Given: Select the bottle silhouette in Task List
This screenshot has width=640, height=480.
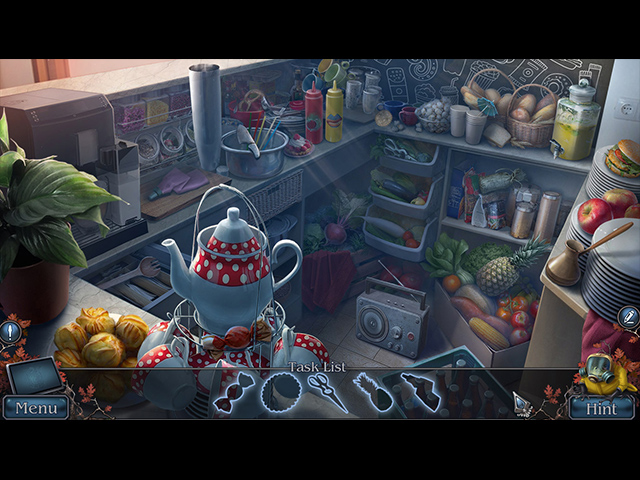Looking at the screenshot, I should [420, 391].
